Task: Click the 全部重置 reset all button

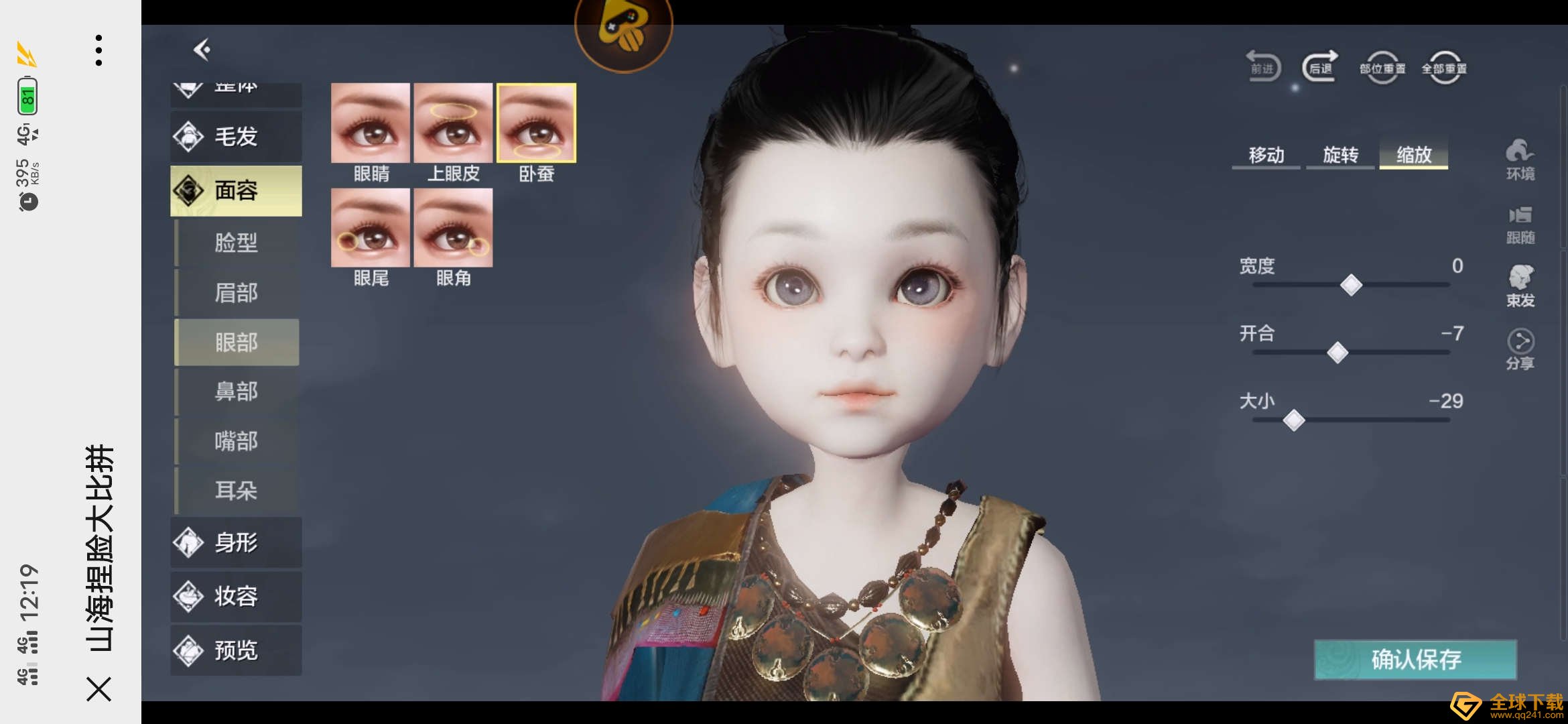Action: click(1444, 68)
